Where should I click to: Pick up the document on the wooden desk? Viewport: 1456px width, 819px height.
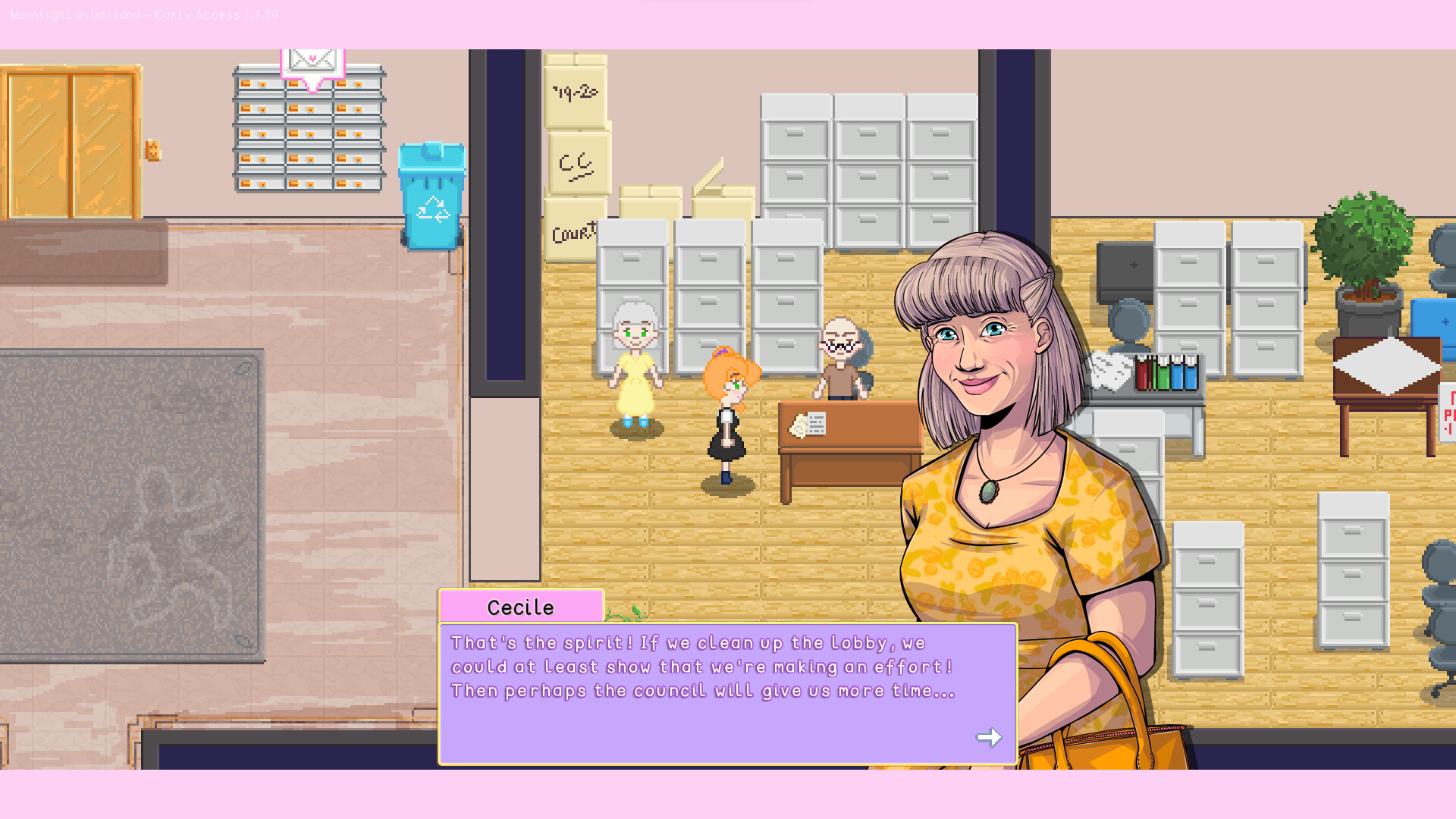[x=810, y=422]
